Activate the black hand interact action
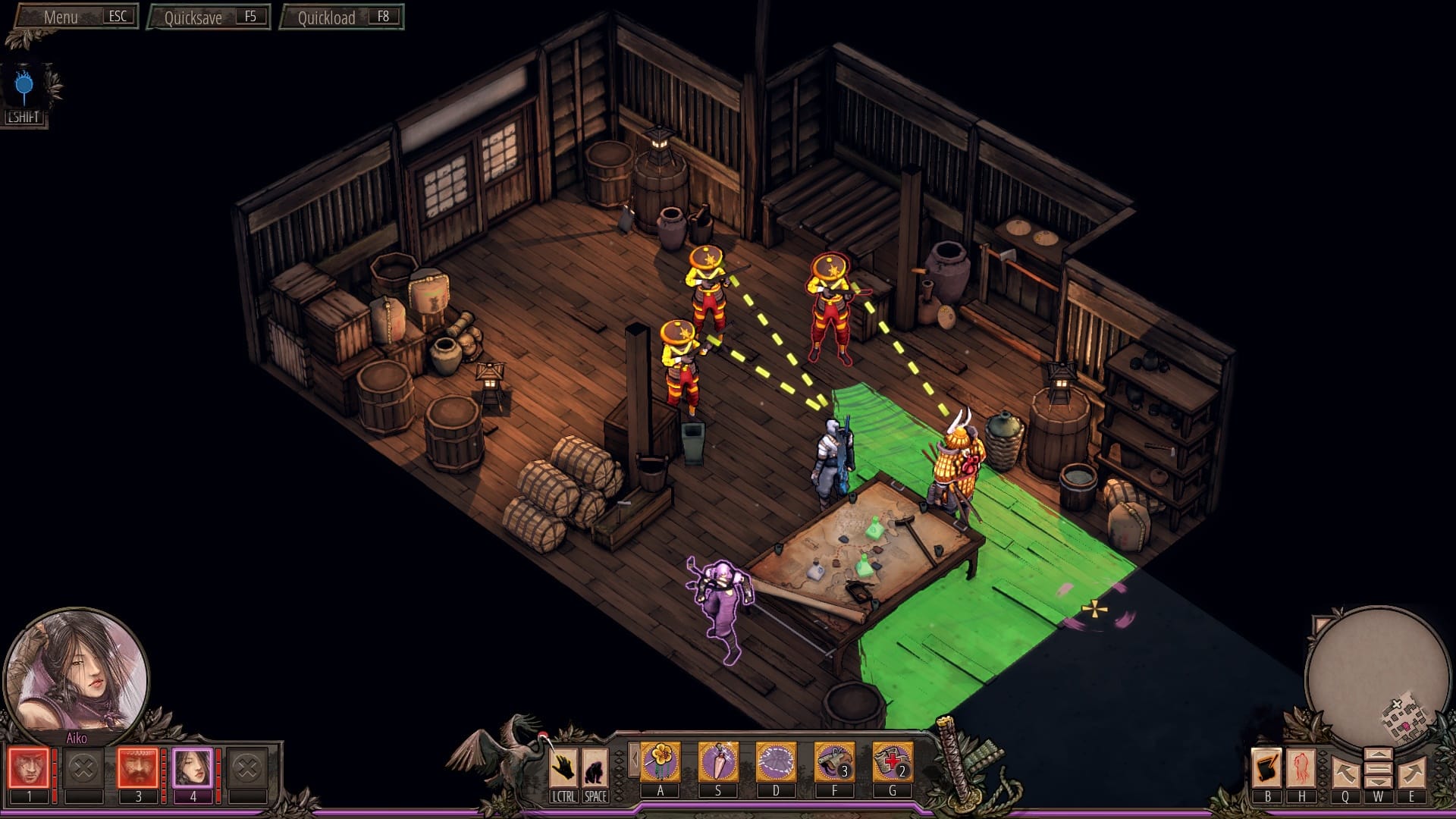Image resolution: width=1456 pixels, height=819 pixels. [x=563, y=768]
